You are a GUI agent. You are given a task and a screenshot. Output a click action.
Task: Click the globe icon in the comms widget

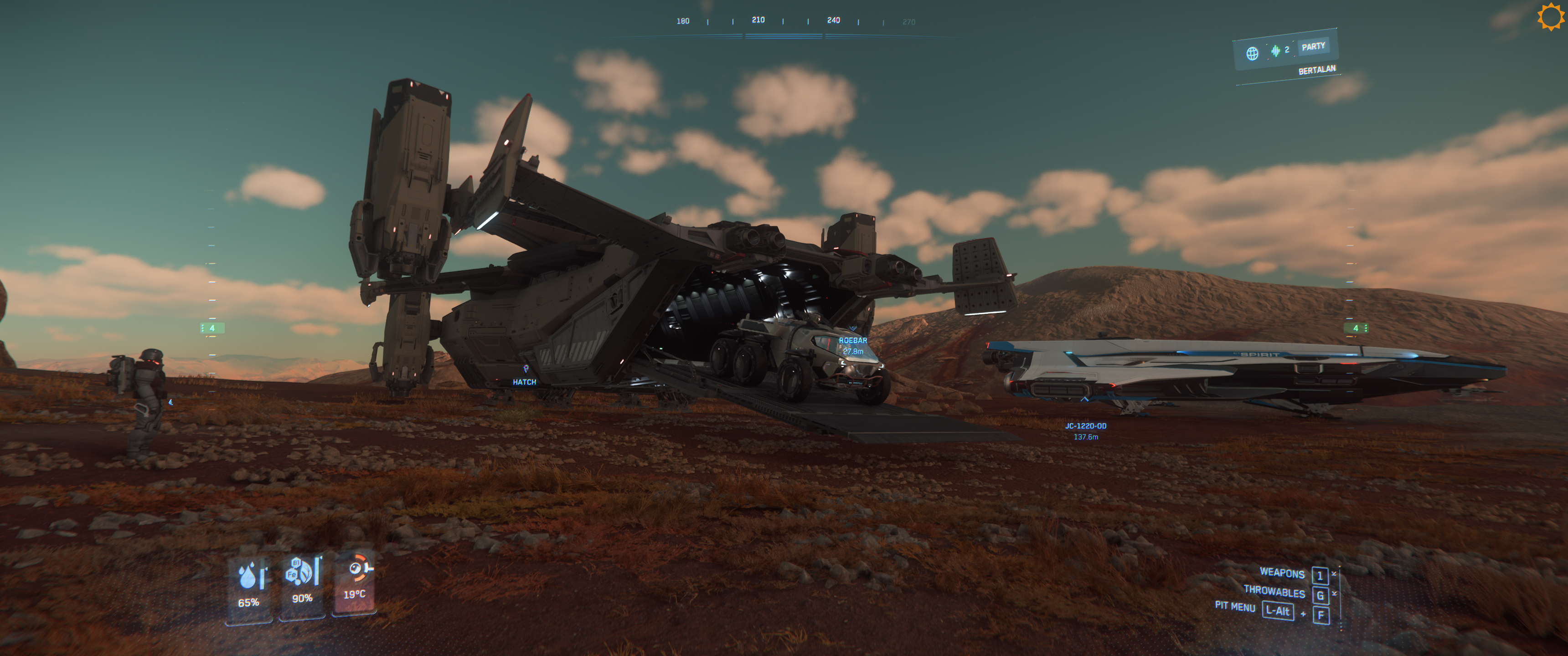(1252, 54)
